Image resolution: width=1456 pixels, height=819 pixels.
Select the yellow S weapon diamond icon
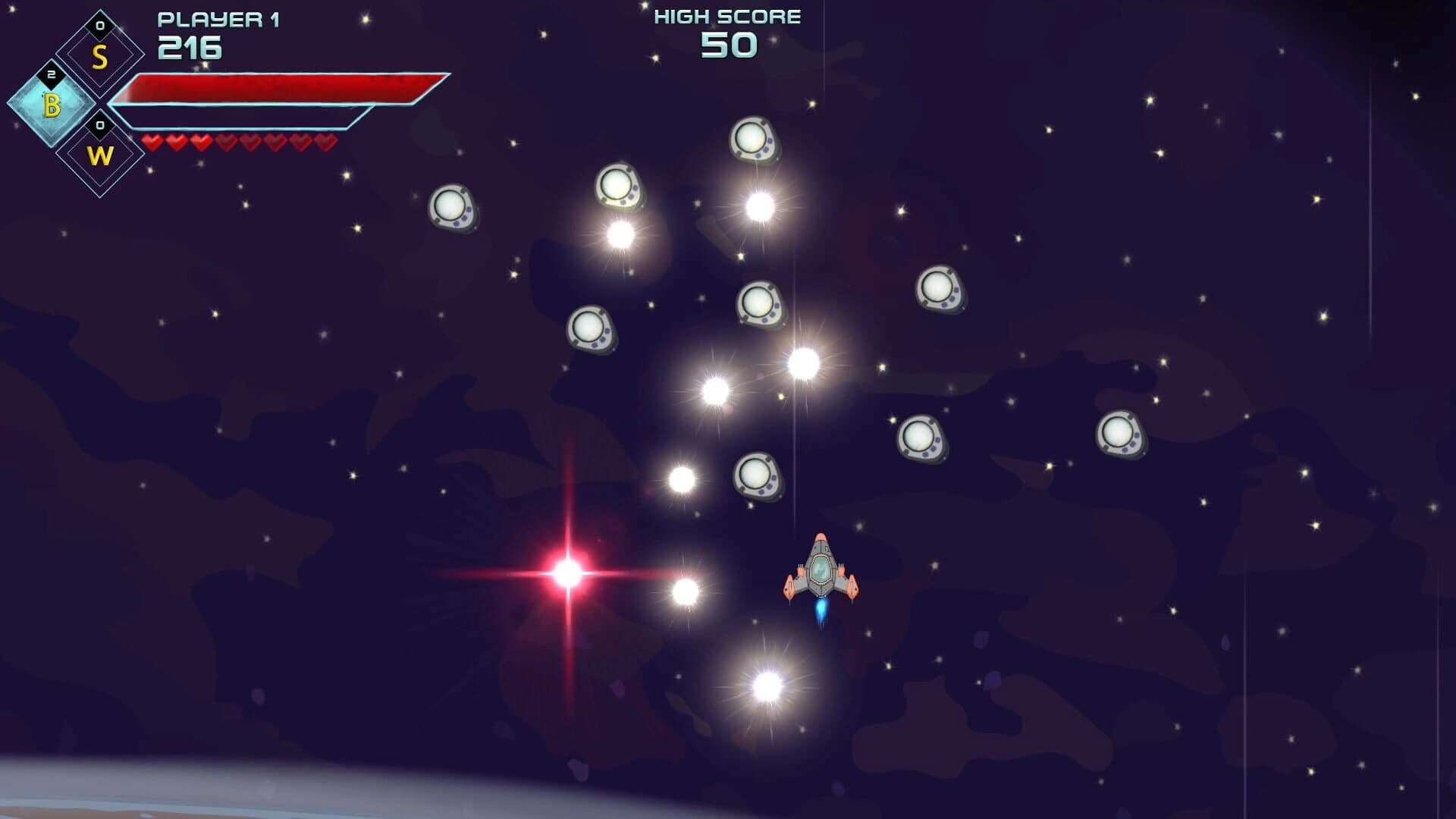(99, 53)
